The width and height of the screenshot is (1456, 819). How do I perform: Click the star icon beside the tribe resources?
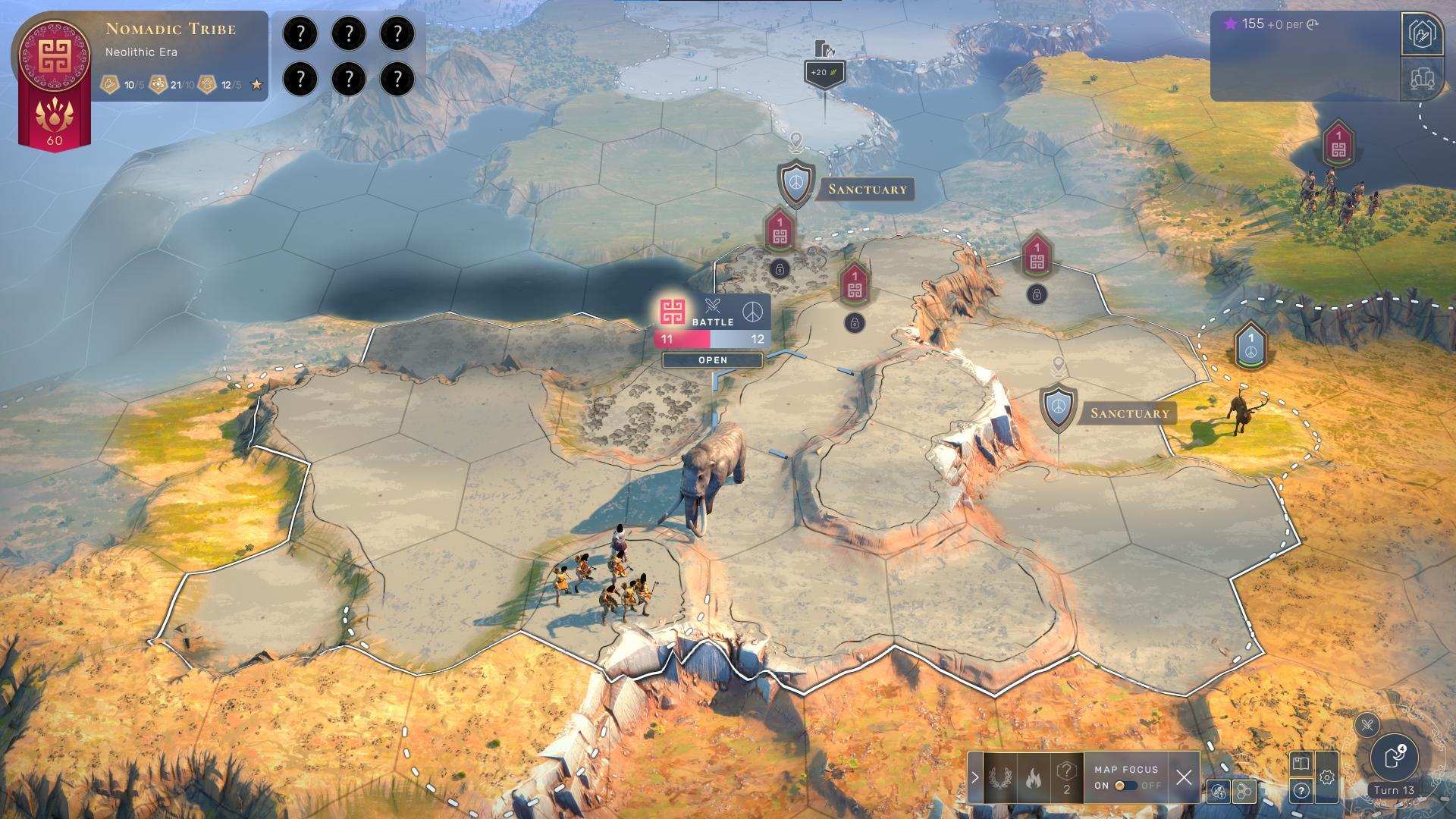tap(256, 85)
